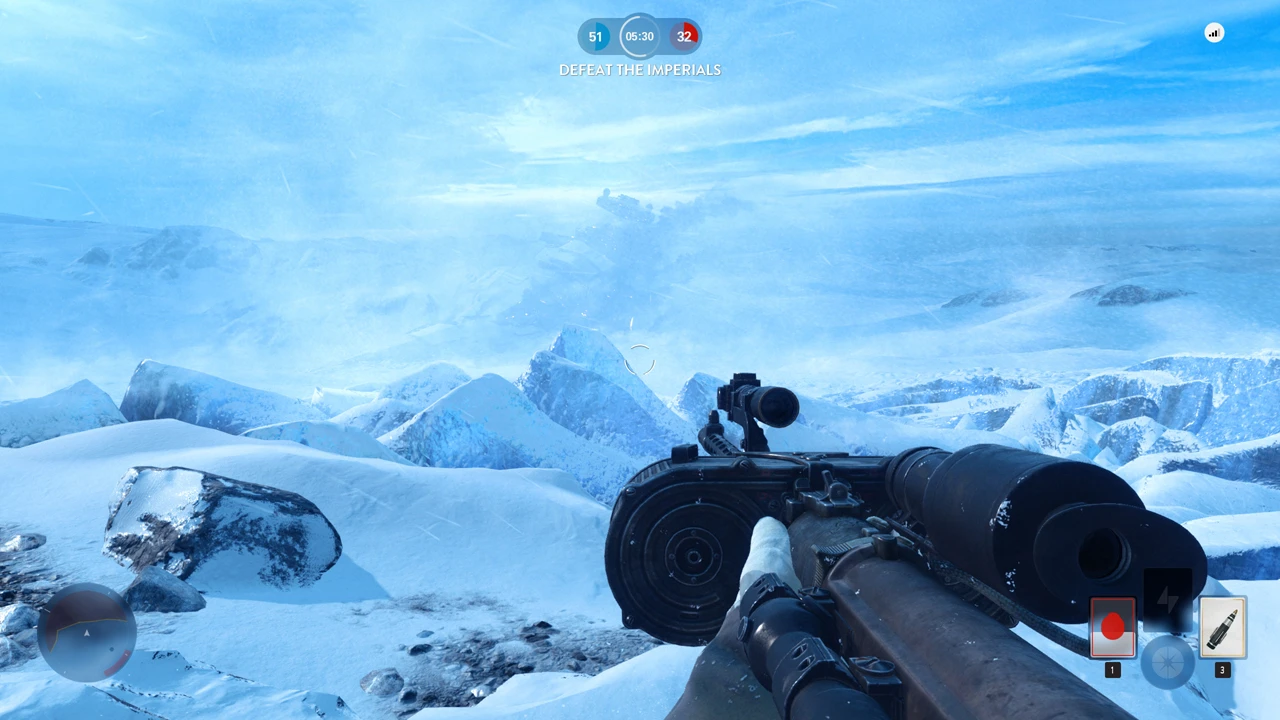The width and height of the screenshot is (1280, 720).
Task: Open the network signal indicator
Action: (1214, 33)
